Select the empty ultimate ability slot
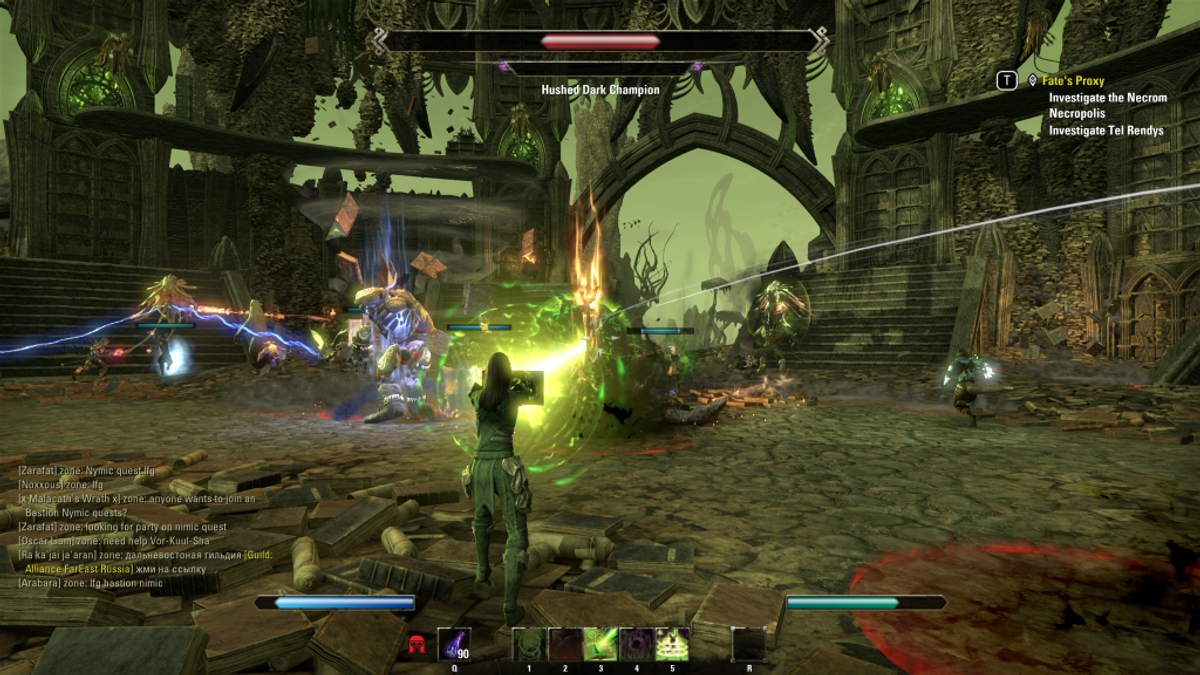This screenshot has height=675, width=1200. (x=748, y=644)
